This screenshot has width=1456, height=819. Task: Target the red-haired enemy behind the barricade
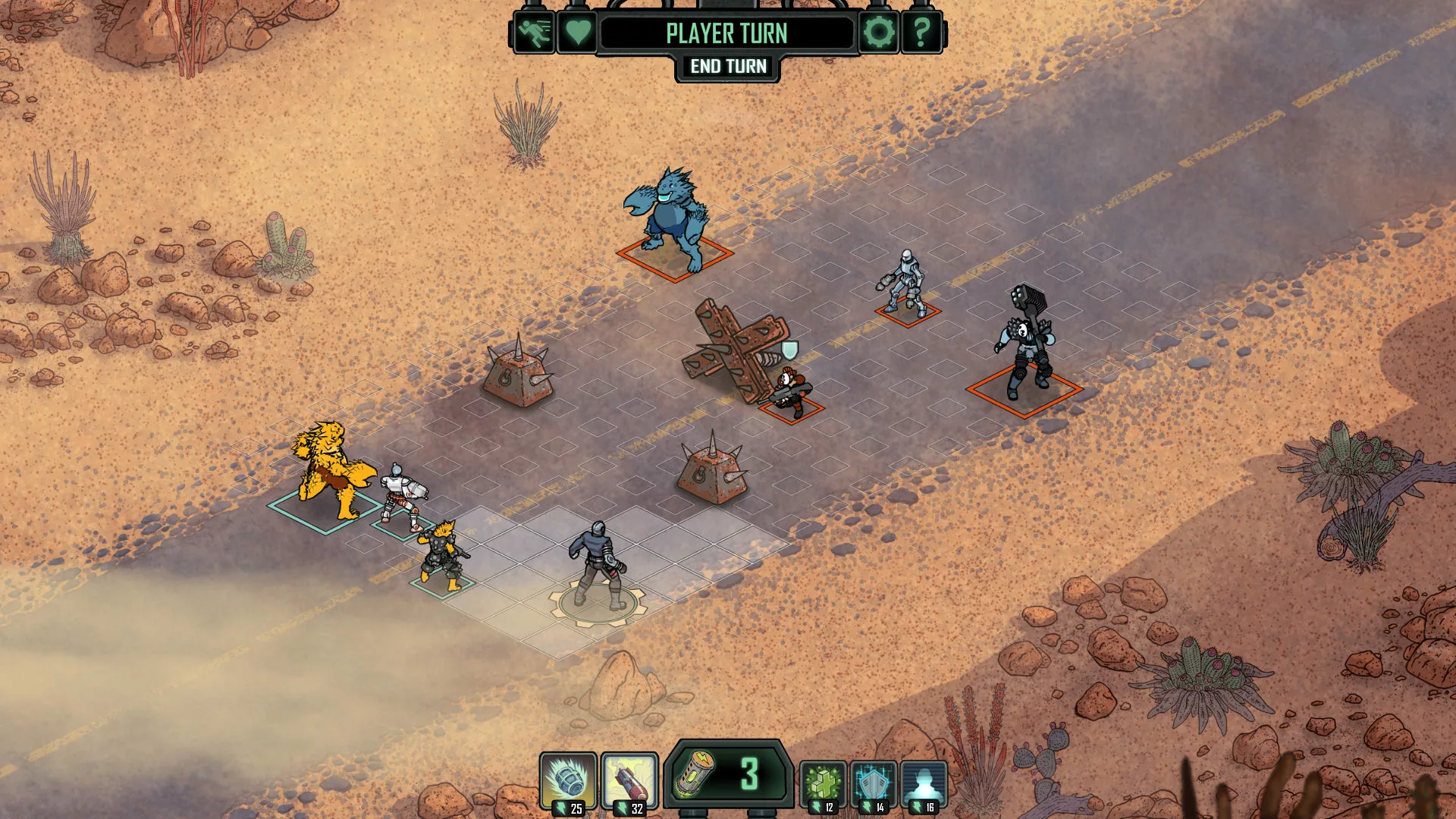click(x=792, y=392)
